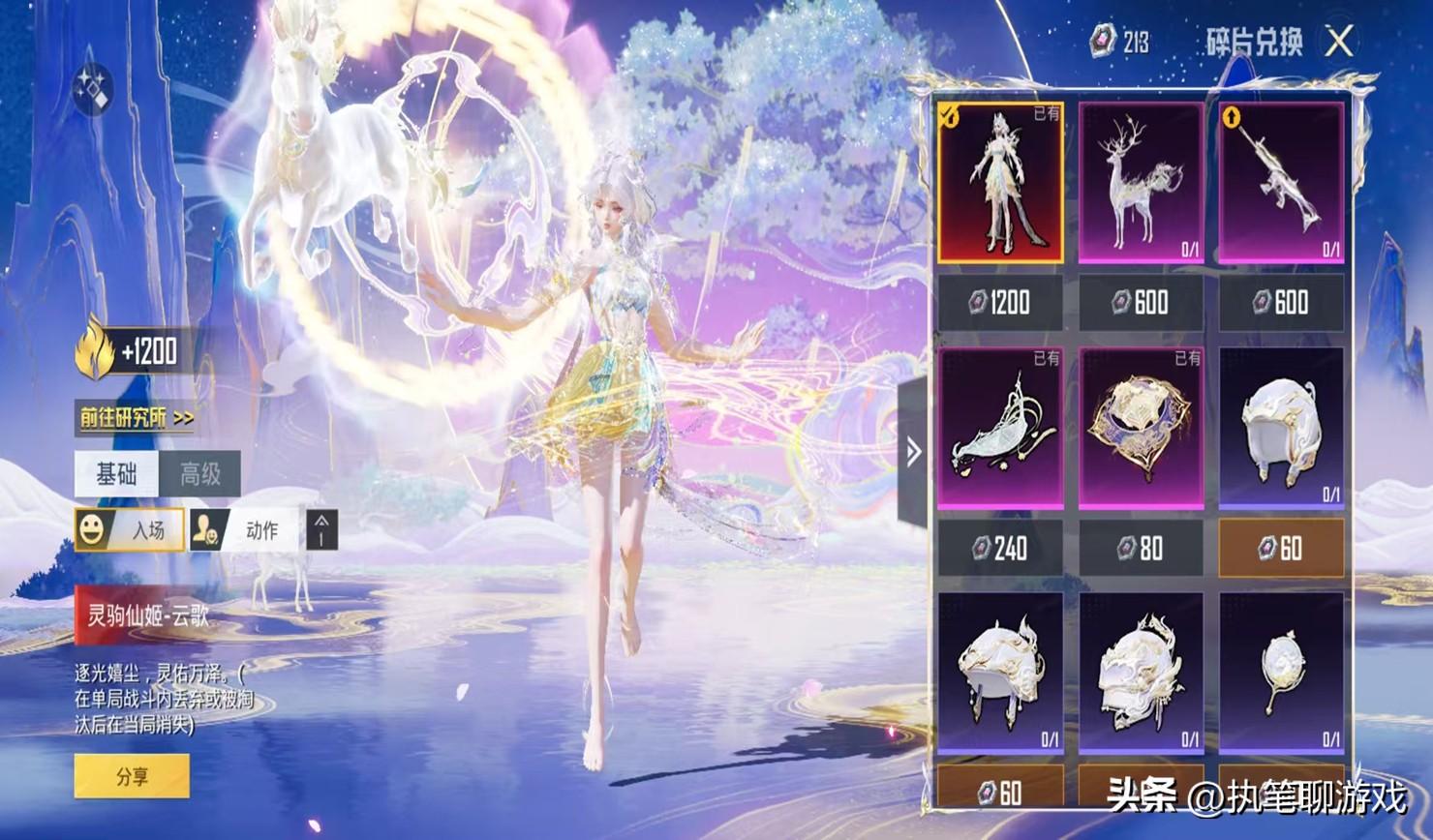Open the 前往研究所 link

[137, 418]
